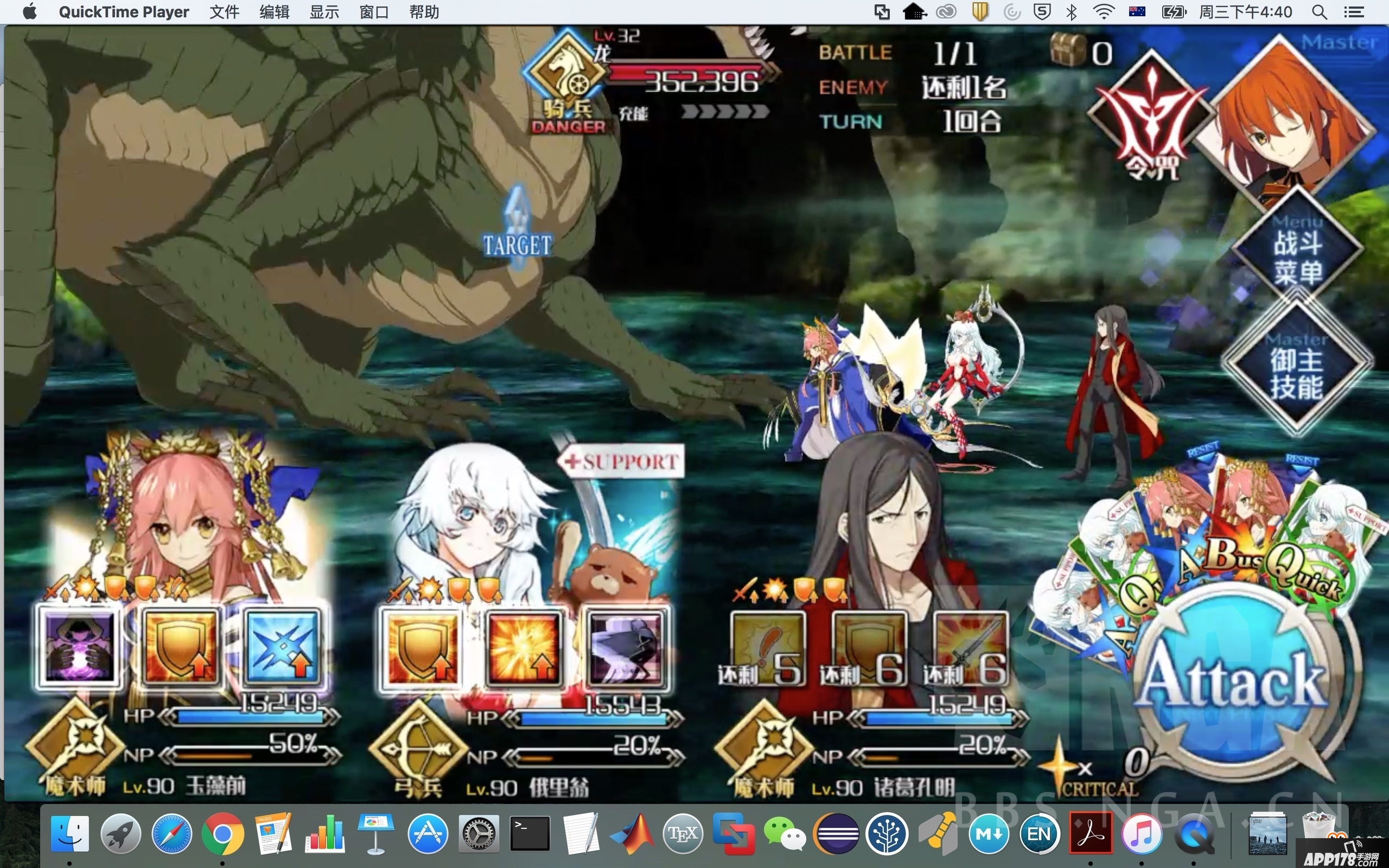Screen dimensions: 1389x868
Task: Choose the support 俄里翁 servant portrait
Action: pos(505,528)
